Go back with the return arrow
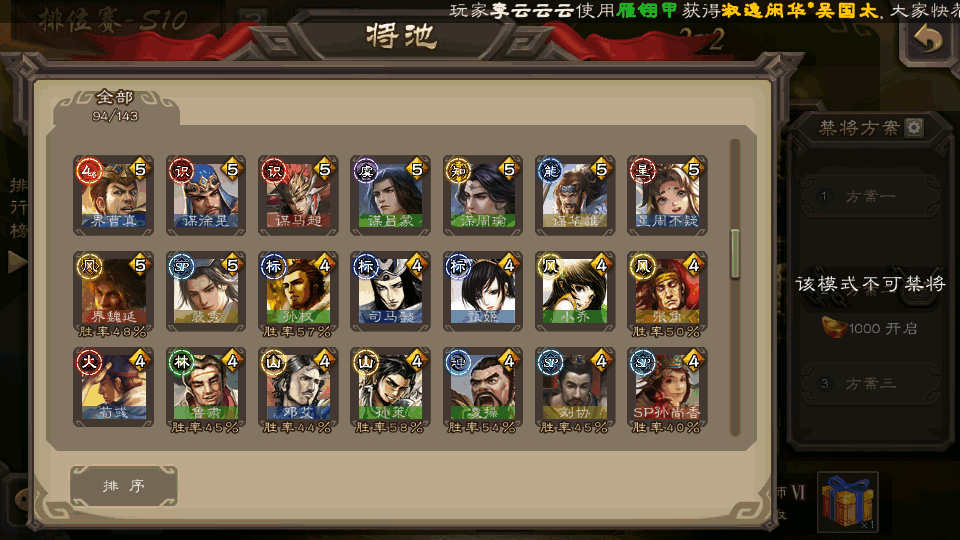Screen dimensions: 960x540 tap(929, 41)
